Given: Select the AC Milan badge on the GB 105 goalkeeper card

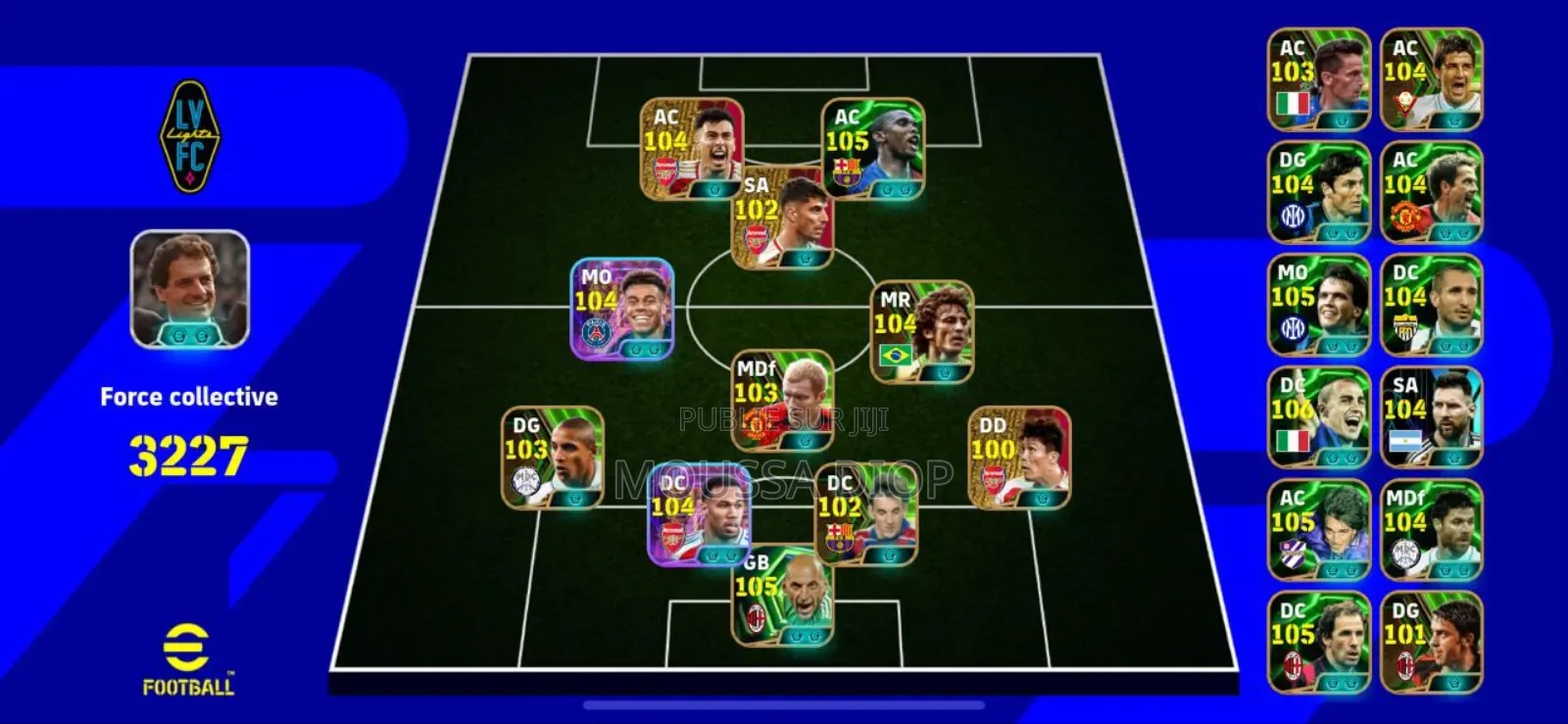Looking at the screenshot, I should tap(757, 614).
